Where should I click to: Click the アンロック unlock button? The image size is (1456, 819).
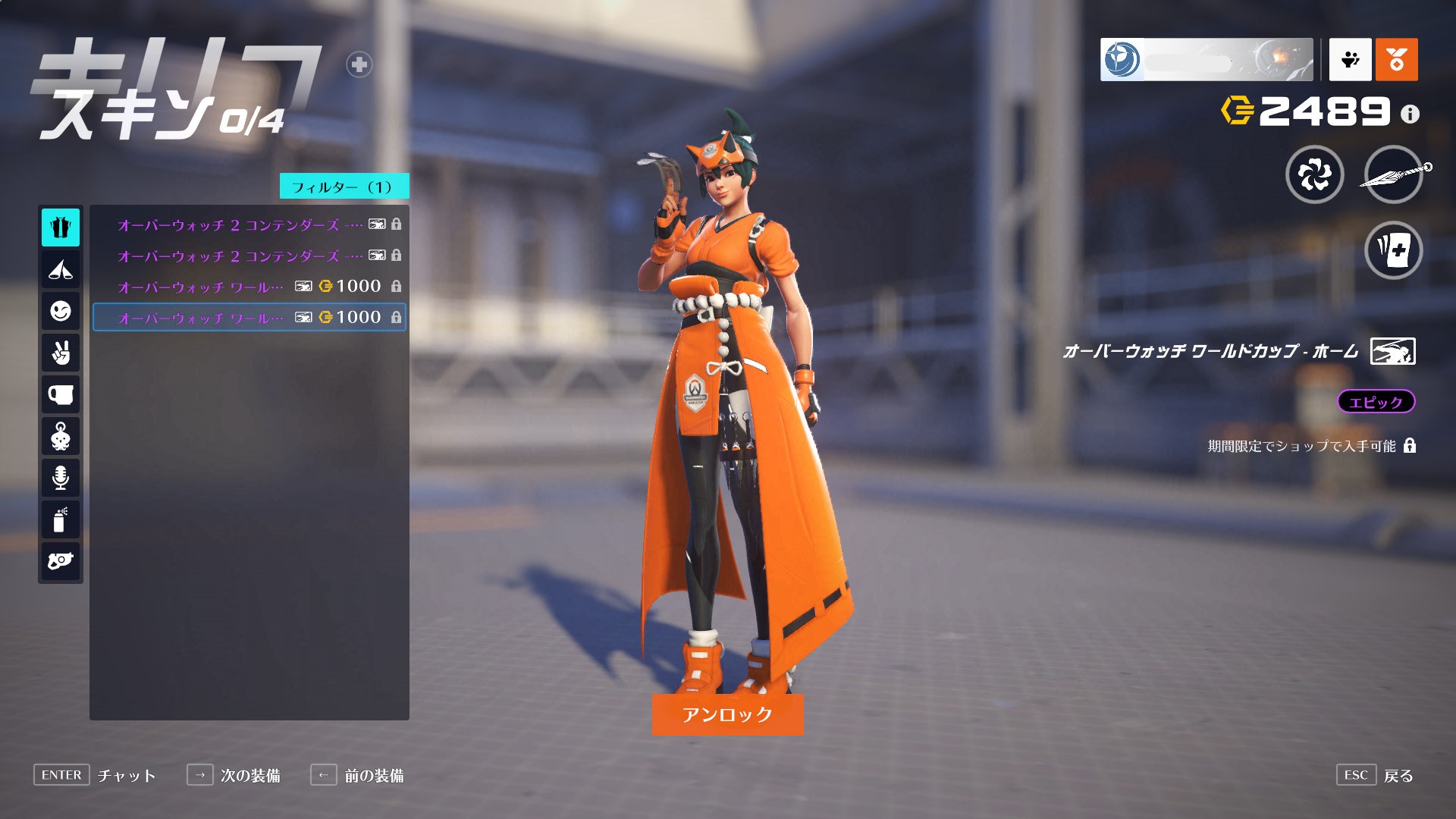click(727, 714)
